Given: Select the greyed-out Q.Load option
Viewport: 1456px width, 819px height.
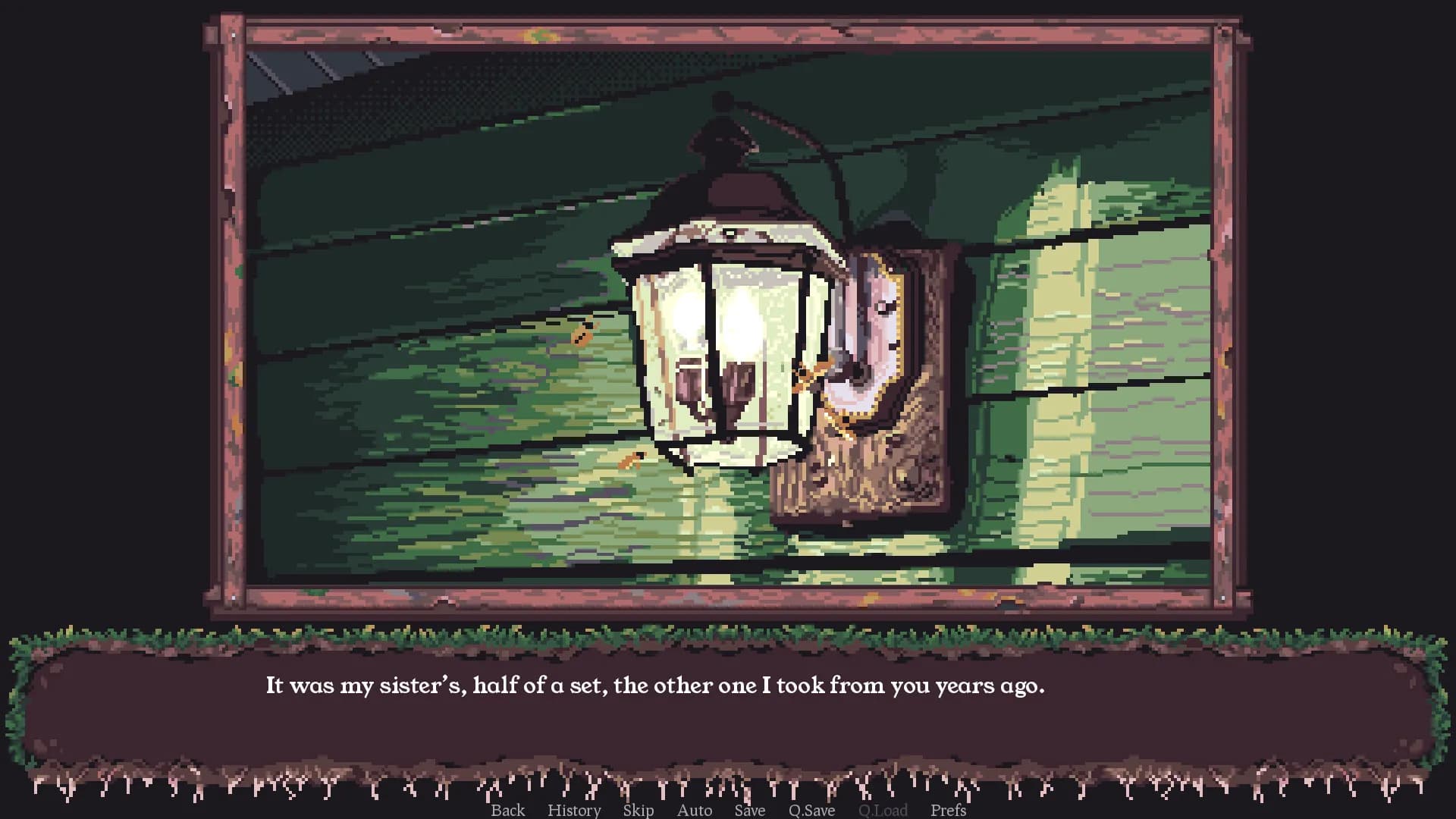Looking at the screenshot, I should pyautogui.click(x=883, y=810).
